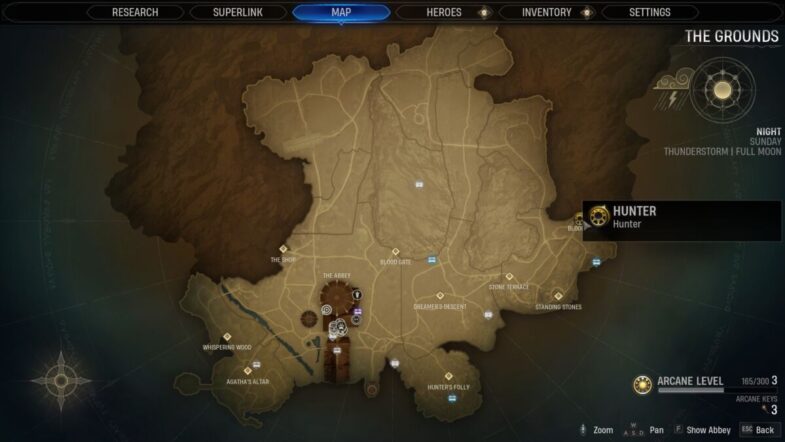Select the Dreamer's Descent marker
Screen dimensions: 785x442
point(441,296)
